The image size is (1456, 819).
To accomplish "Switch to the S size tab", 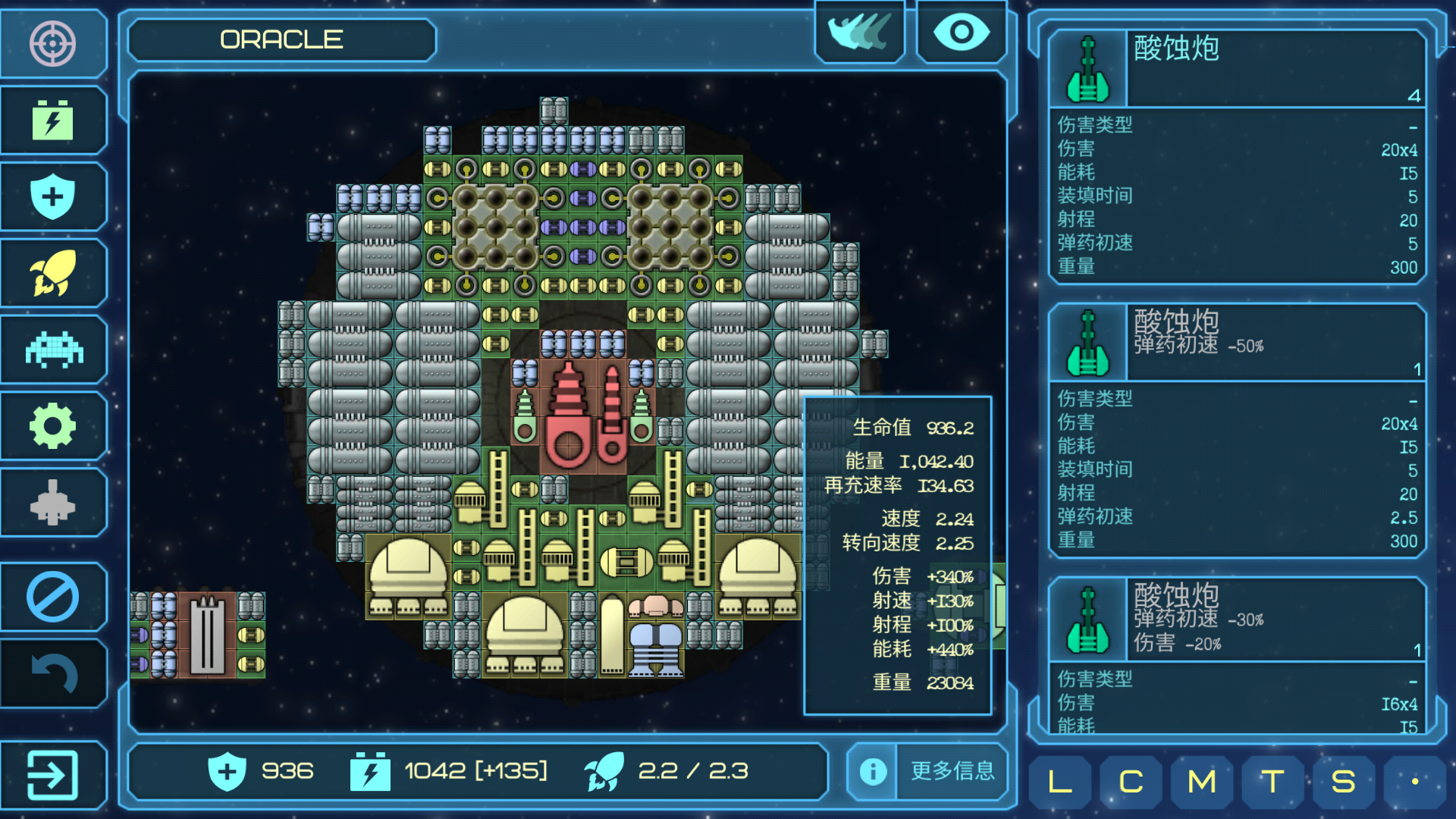I will pos(1343,781).
